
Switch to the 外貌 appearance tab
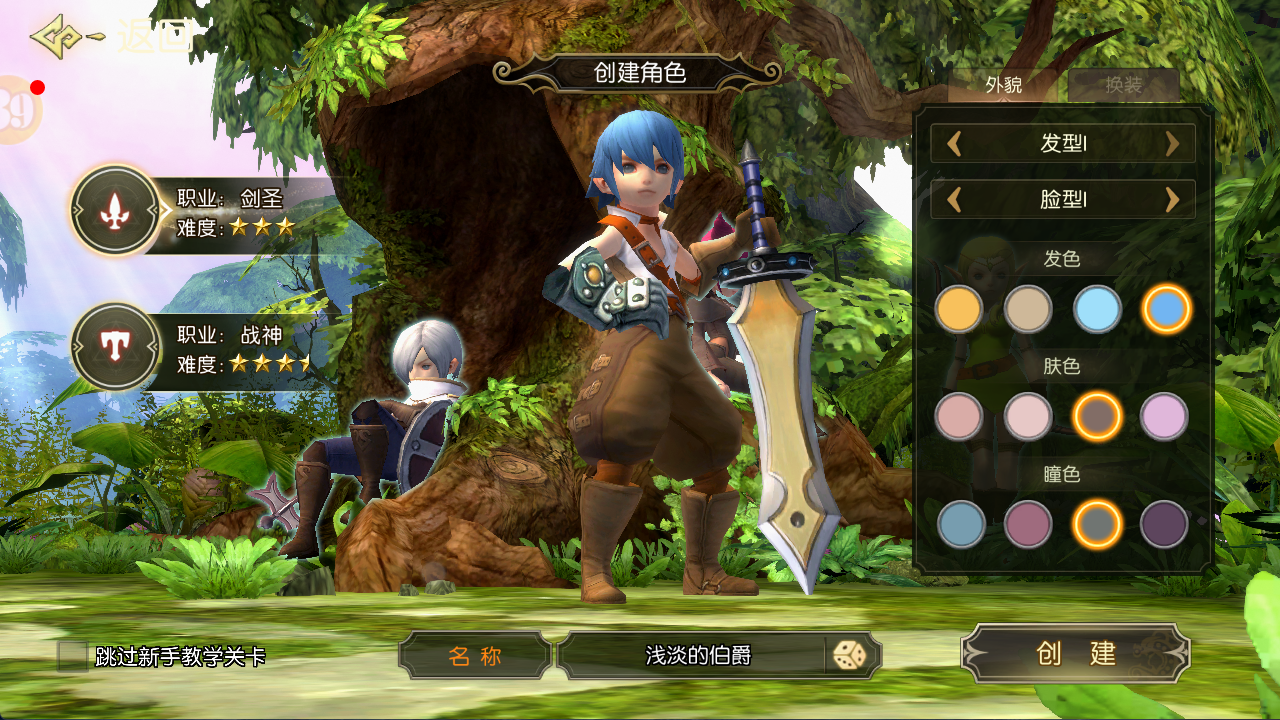(x=1003, y=86)
